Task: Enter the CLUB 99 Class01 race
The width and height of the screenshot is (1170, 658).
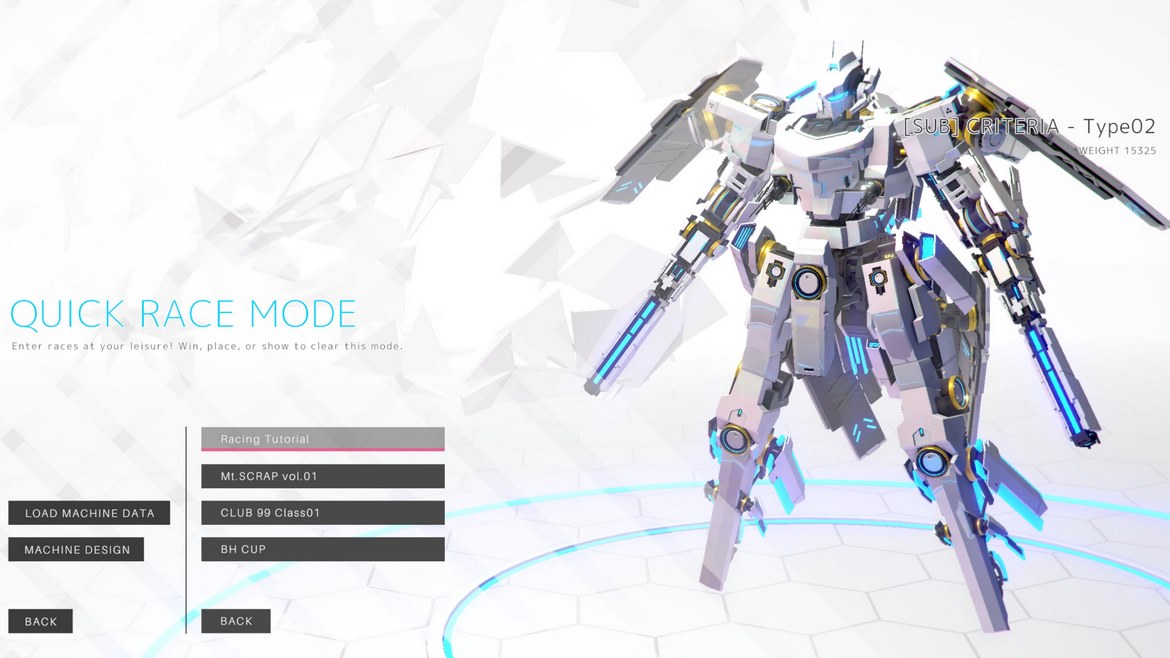Action: [322, 513]
